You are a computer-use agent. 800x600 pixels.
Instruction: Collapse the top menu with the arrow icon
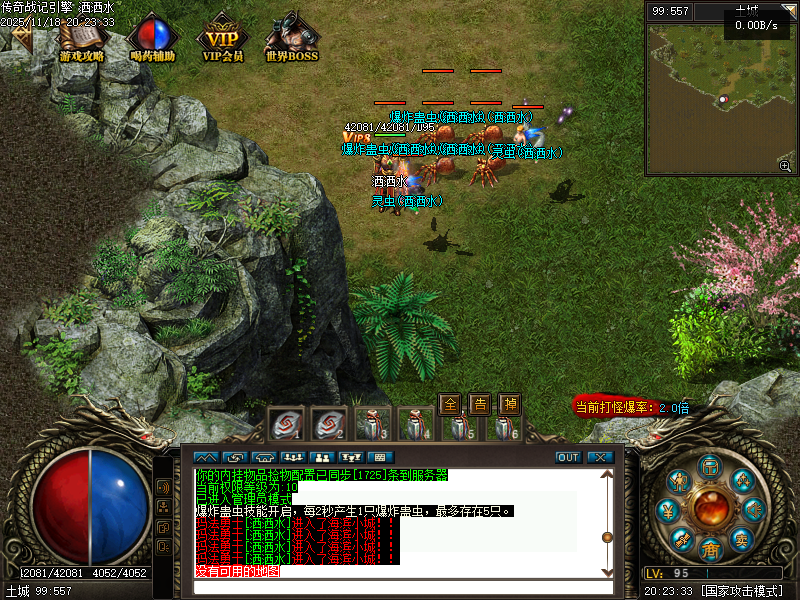[x=20, y=37]
